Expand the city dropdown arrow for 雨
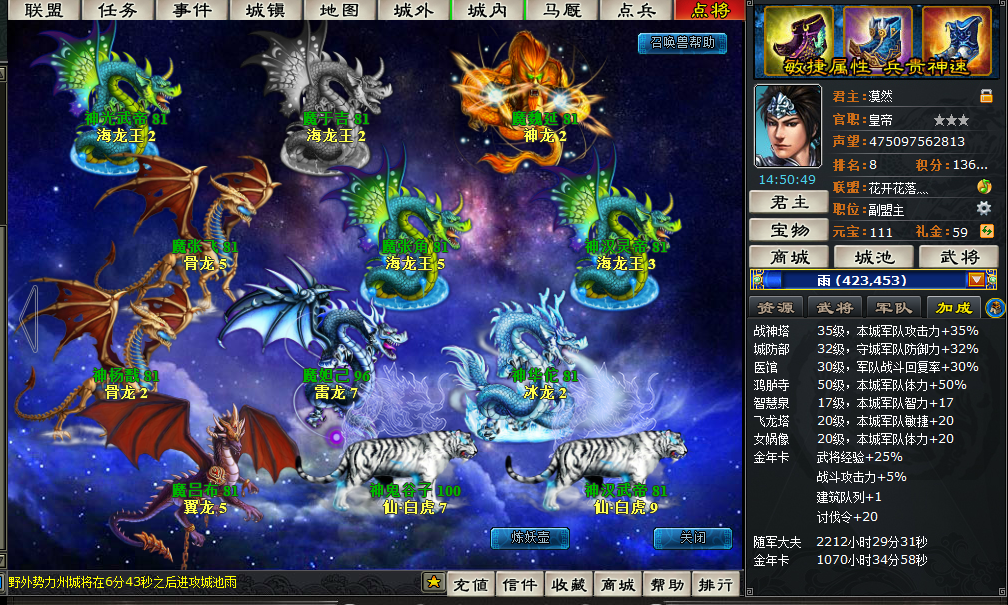This screenshot has height=605, width=1008. click(x=976, y=281)
